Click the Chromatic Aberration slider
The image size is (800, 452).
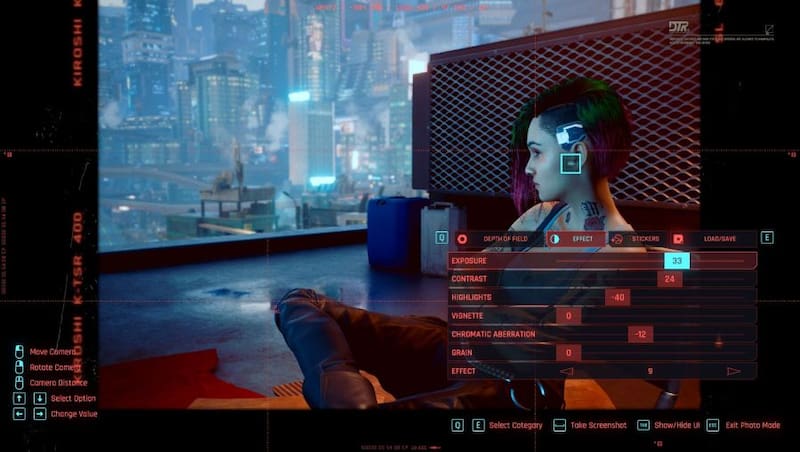point(640,334)
